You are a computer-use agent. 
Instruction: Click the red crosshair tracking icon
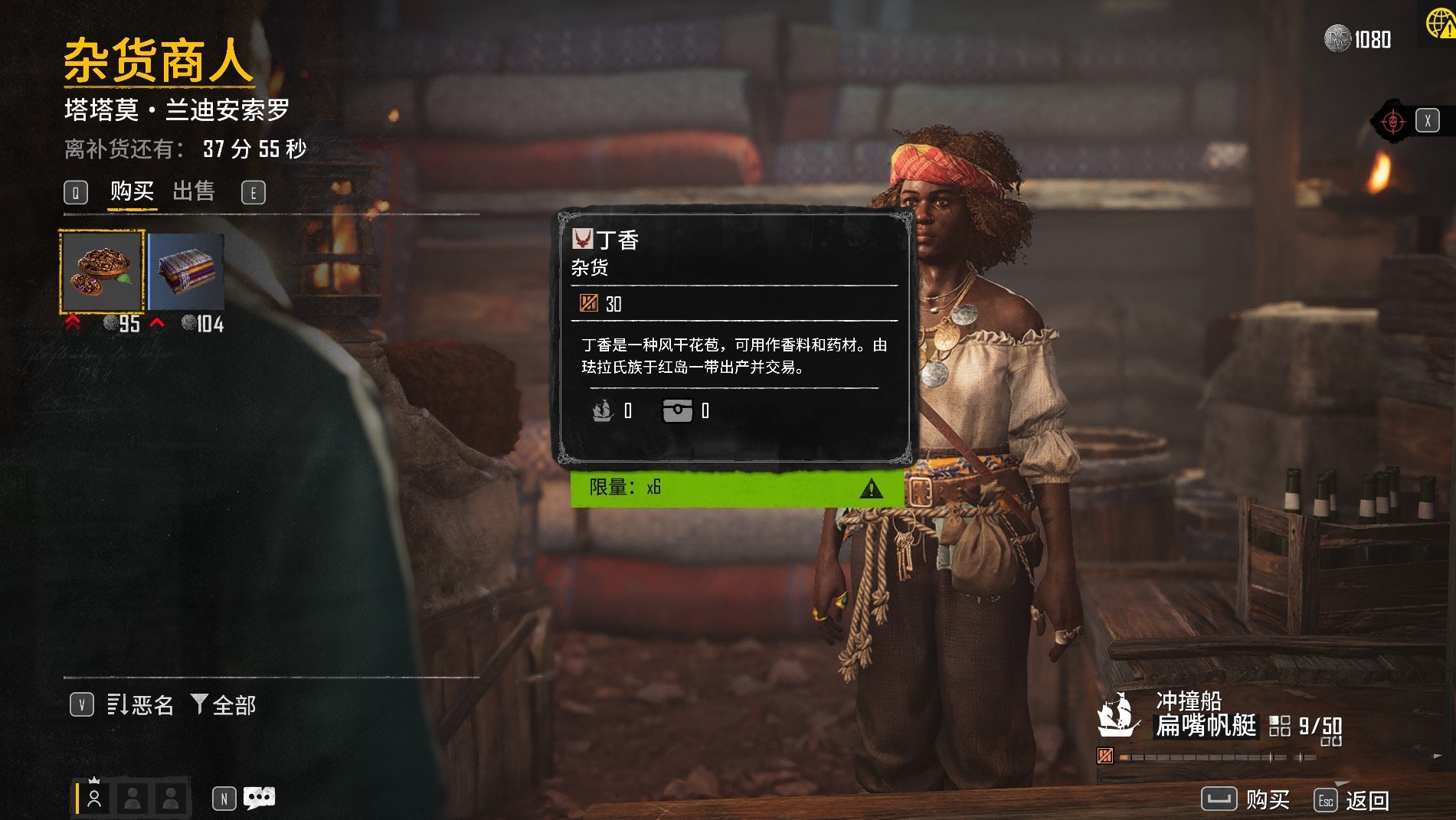pyautogui.click(x=1392, y=121)
